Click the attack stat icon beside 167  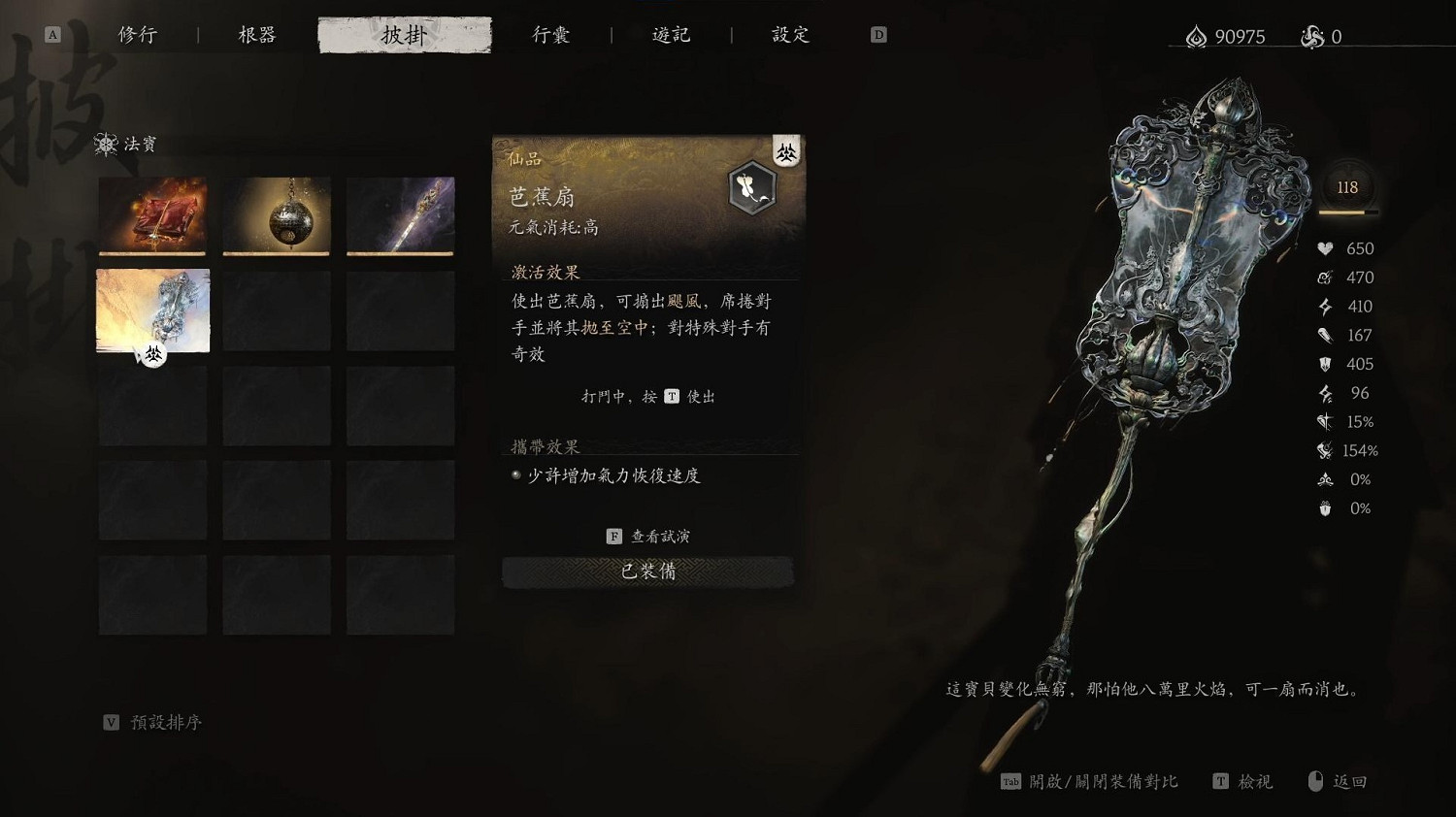coord(1323,335)
